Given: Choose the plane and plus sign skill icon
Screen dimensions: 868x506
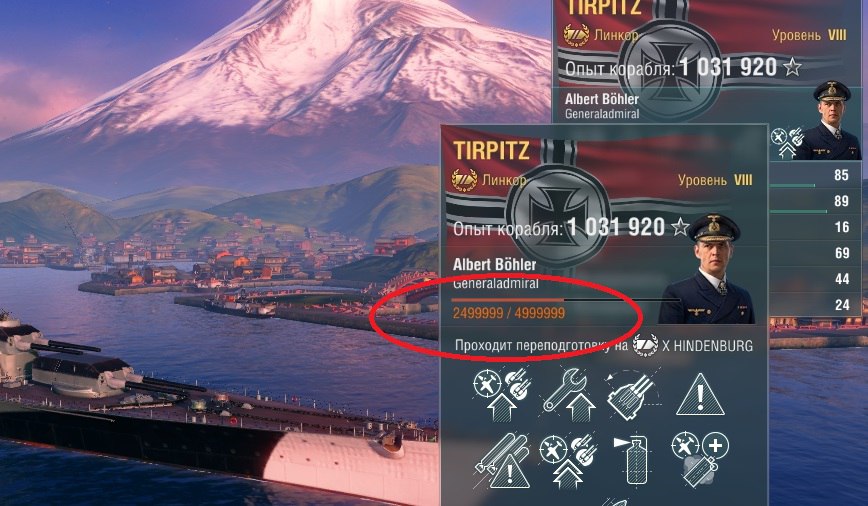Looking at the screenshot, I should (699, 460).
